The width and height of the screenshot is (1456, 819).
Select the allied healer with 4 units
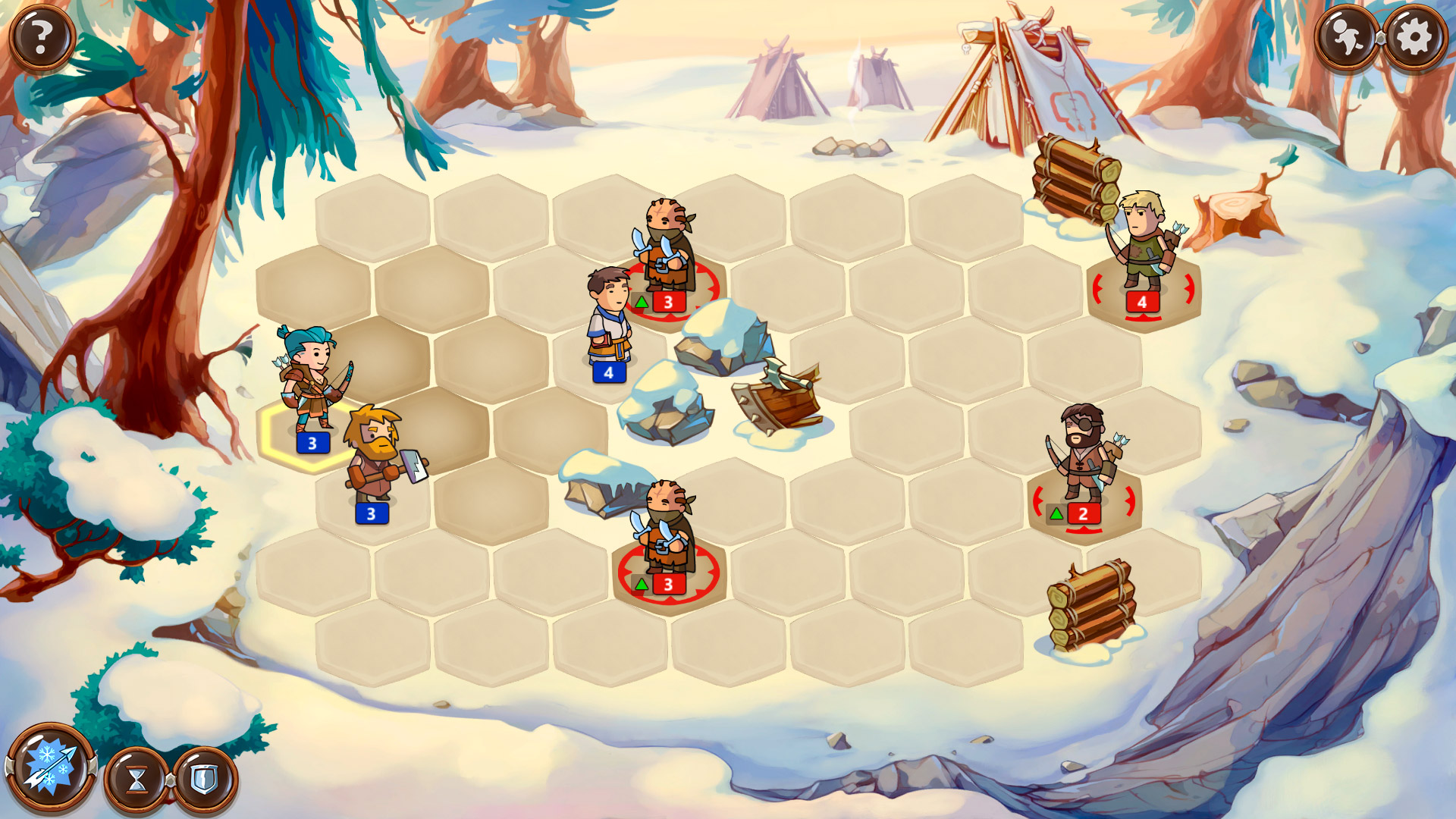point(609,320)
